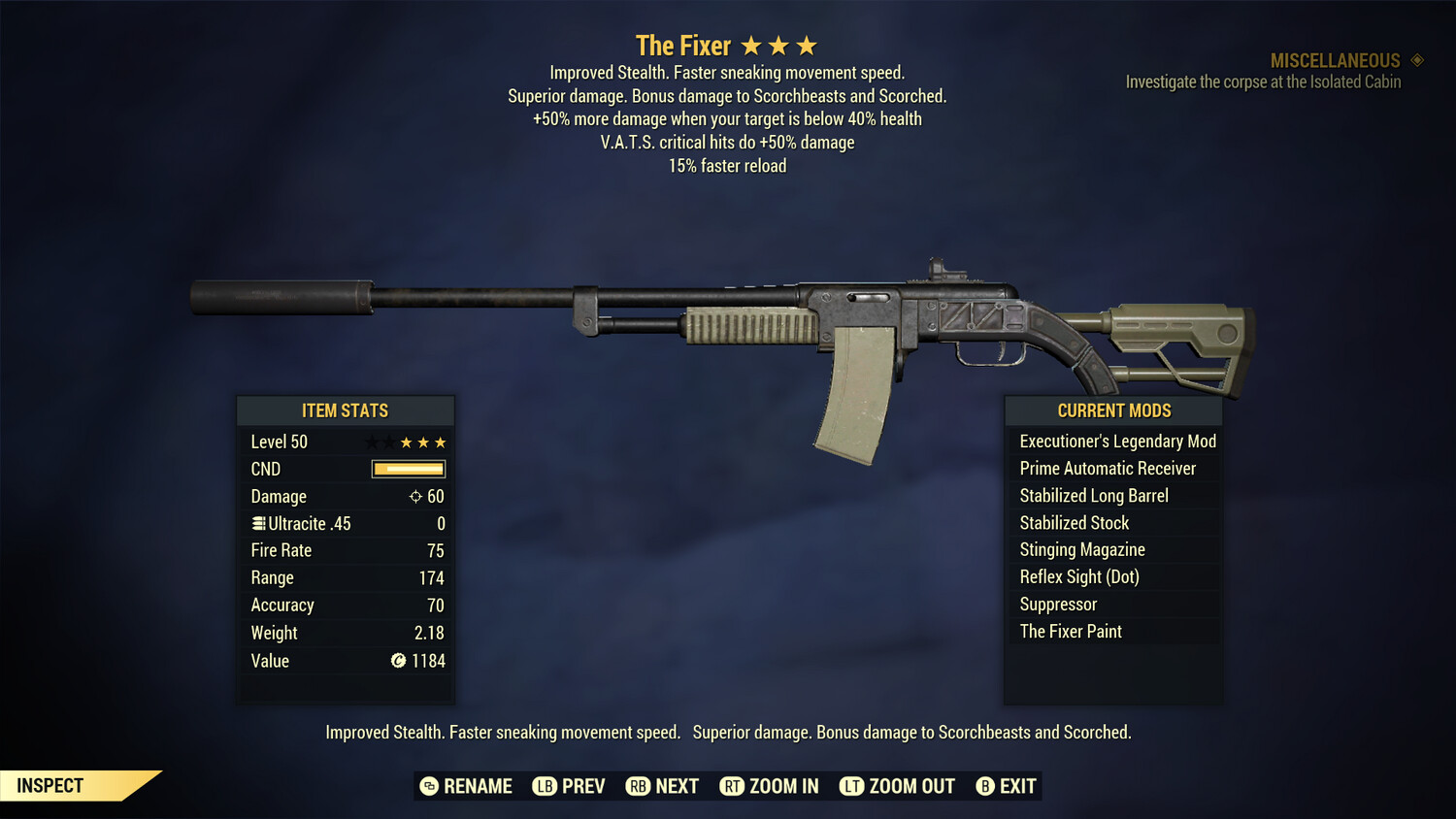
Task: Select the LB PREV controller button icon
Action: tap(546, 786)
